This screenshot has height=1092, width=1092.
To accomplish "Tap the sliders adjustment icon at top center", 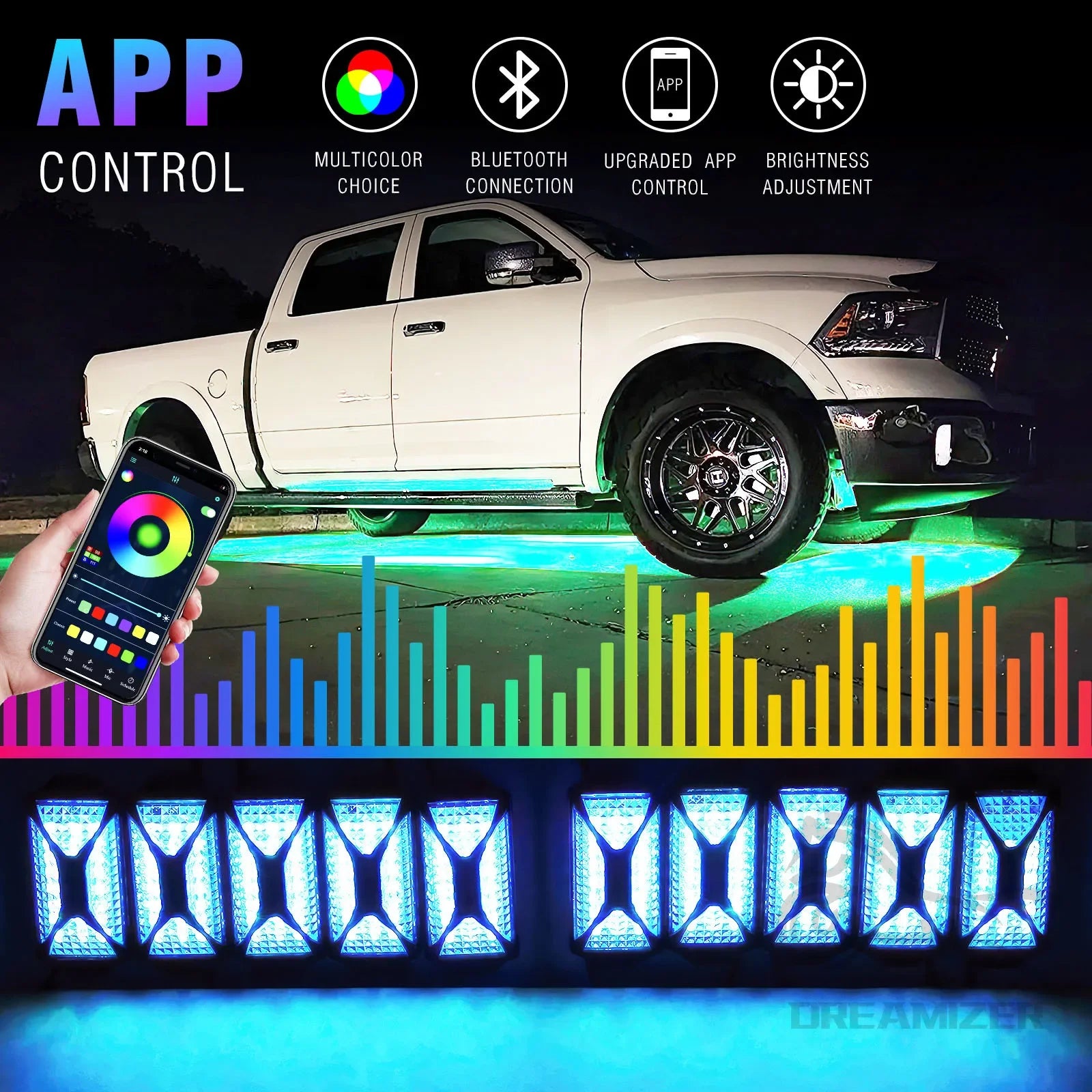I will click(x=175, y=480).
